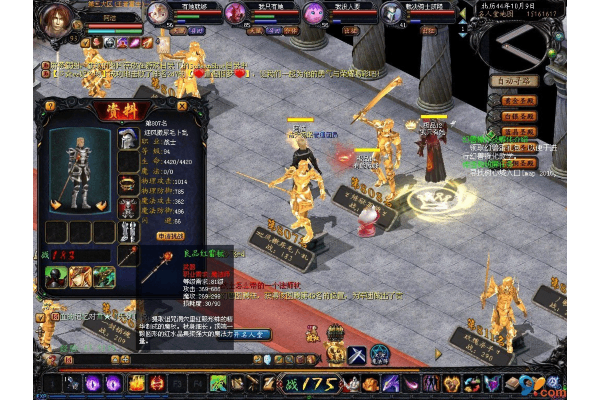Select the purple-haired party member portrait
The height and width of the screenshot is (400, 600).
point(314,13)
